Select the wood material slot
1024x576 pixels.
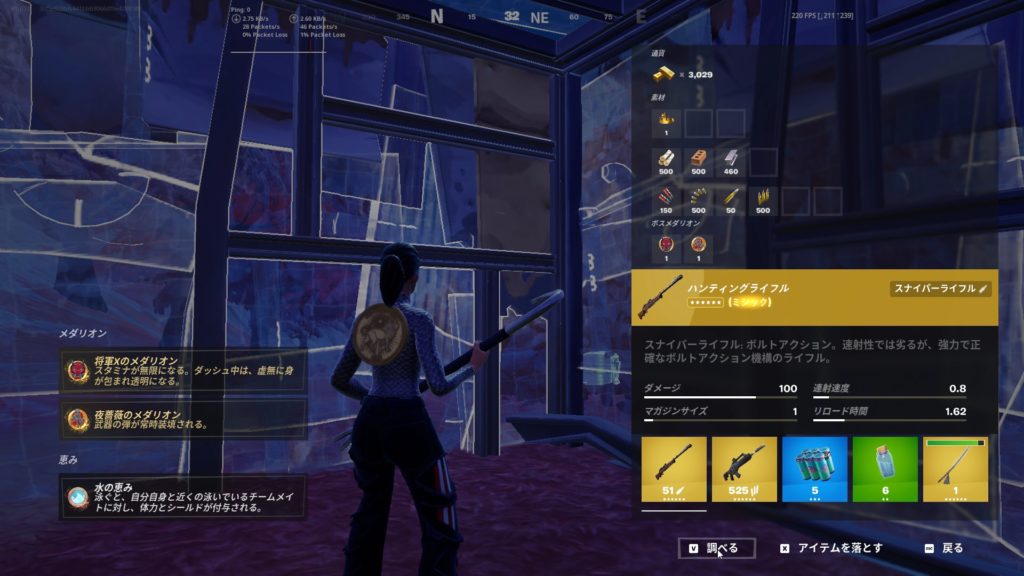(x=667, y=162)
